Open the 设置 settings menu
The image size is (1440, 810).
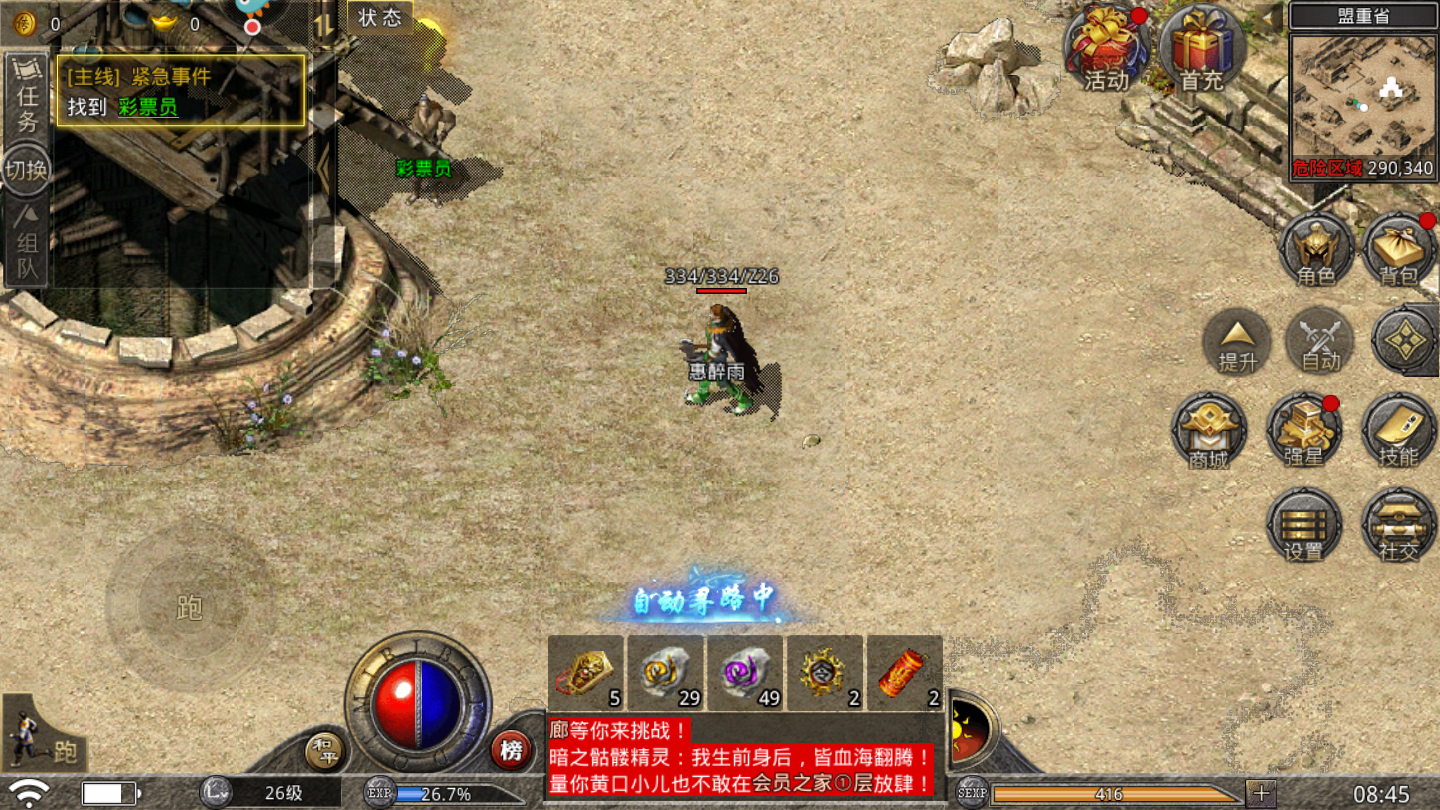1303,525
